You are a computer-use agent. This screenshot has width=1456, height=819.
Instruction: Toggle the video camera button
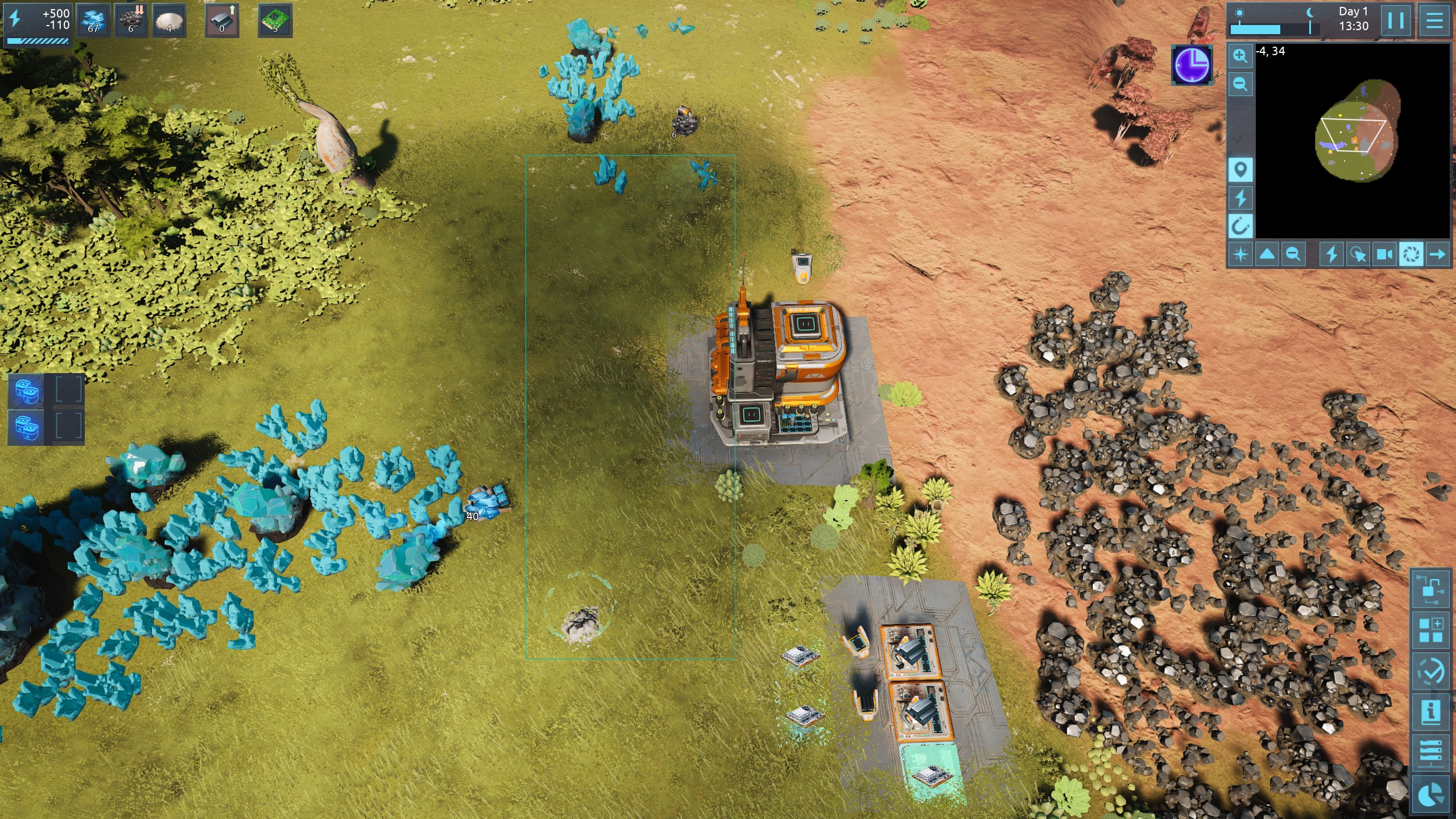[x=1384, y=254]
